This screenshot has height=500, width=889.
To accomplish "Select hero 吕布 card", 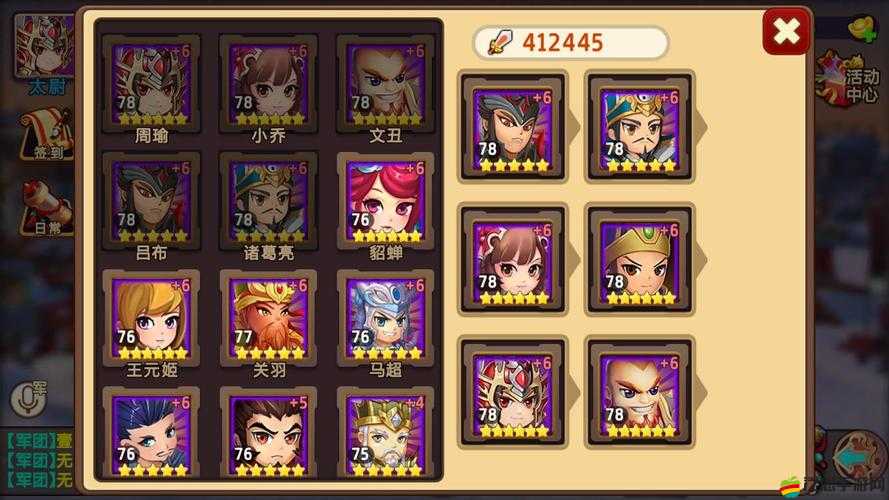I will pos(151,202).
